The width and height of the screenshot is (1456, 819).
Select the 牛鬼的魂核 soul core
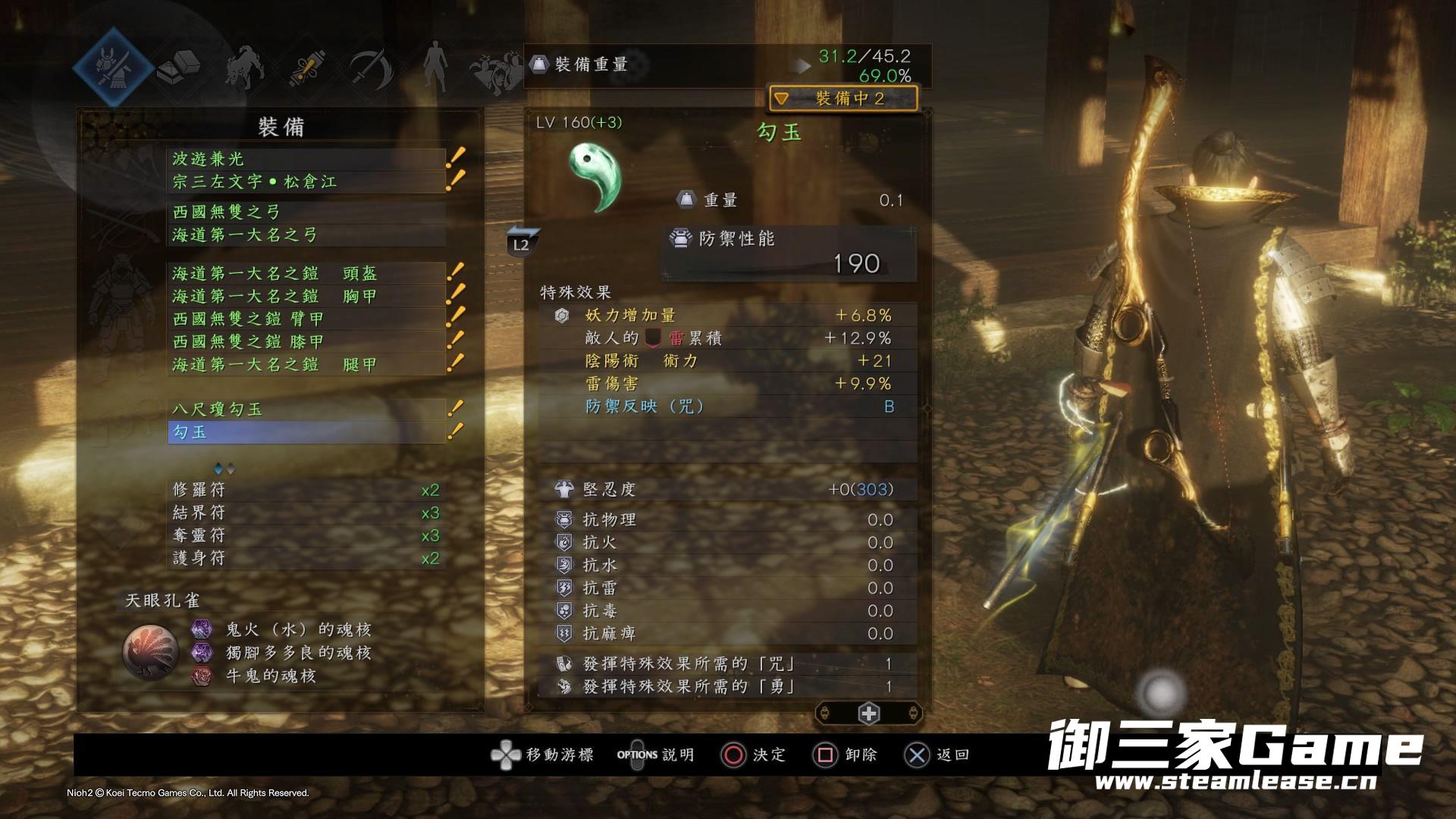tap(270, 676)
